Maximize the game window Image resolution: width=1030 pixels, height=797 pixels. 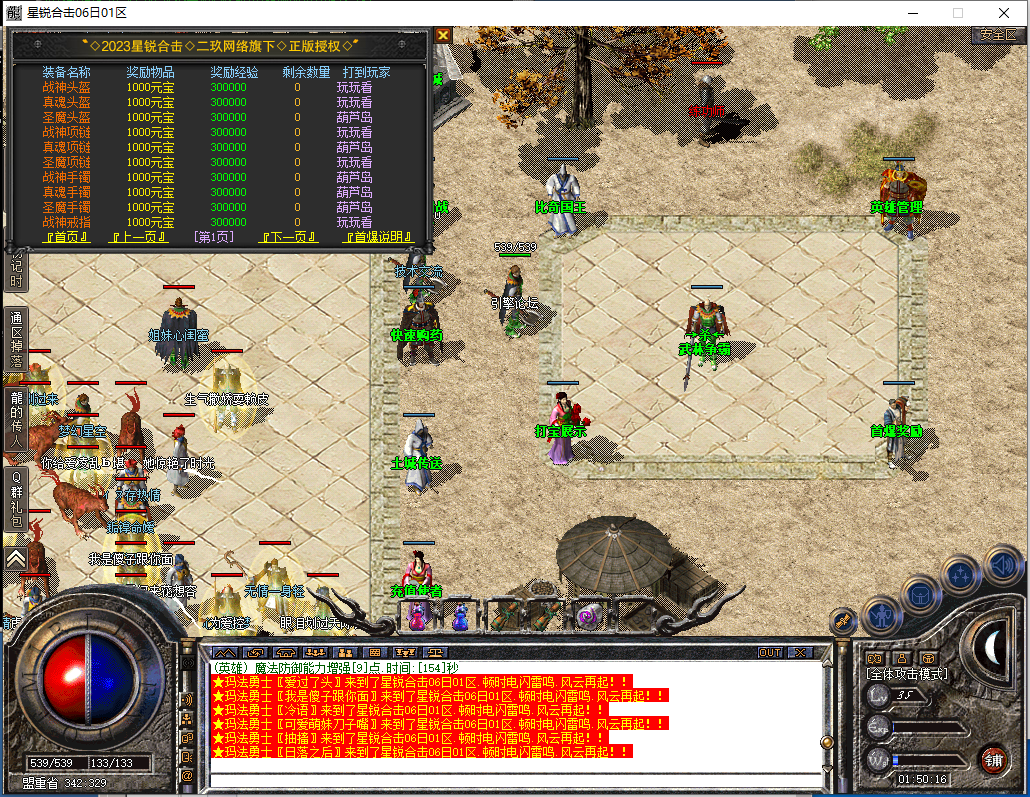click(x=957, y=13)
